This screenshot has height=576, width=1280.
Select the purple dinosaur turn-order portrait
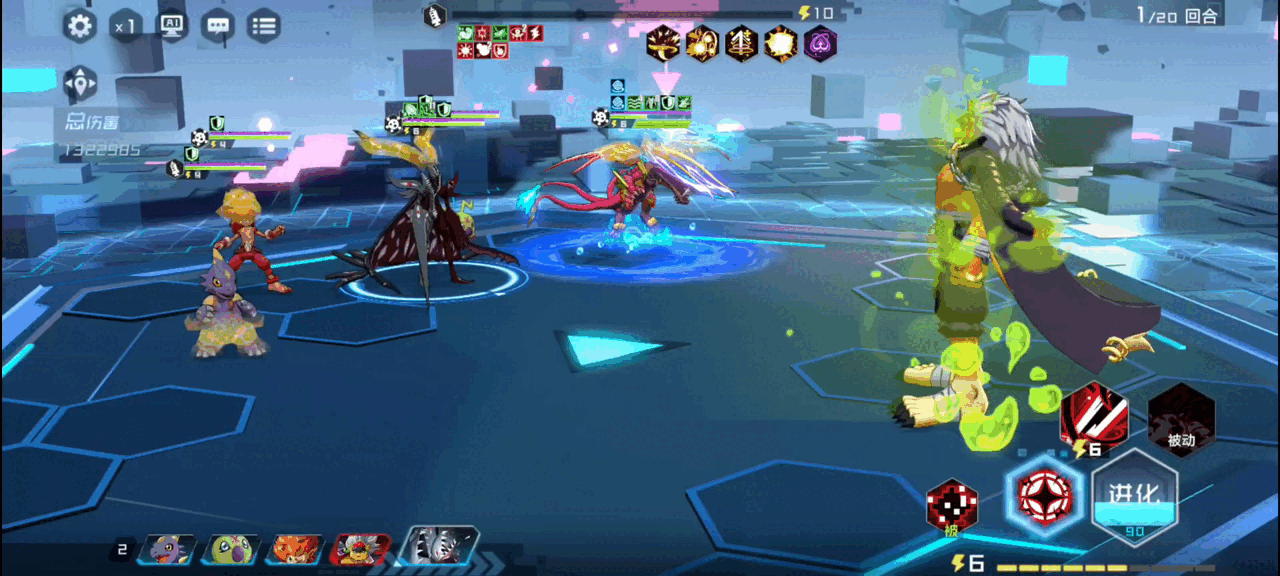point(166,548)
